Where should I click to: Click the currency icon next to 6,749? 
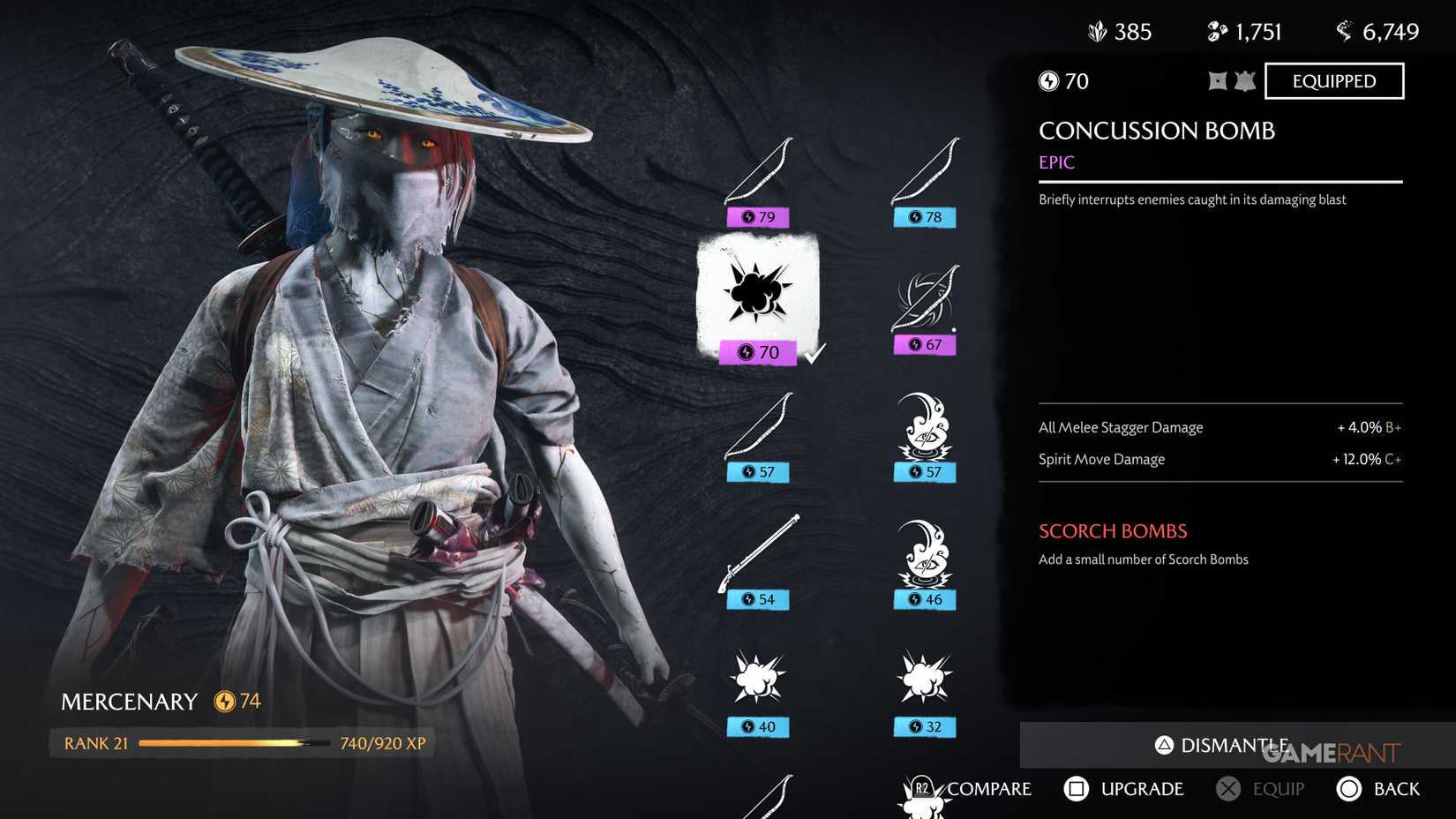(1345, 31)
